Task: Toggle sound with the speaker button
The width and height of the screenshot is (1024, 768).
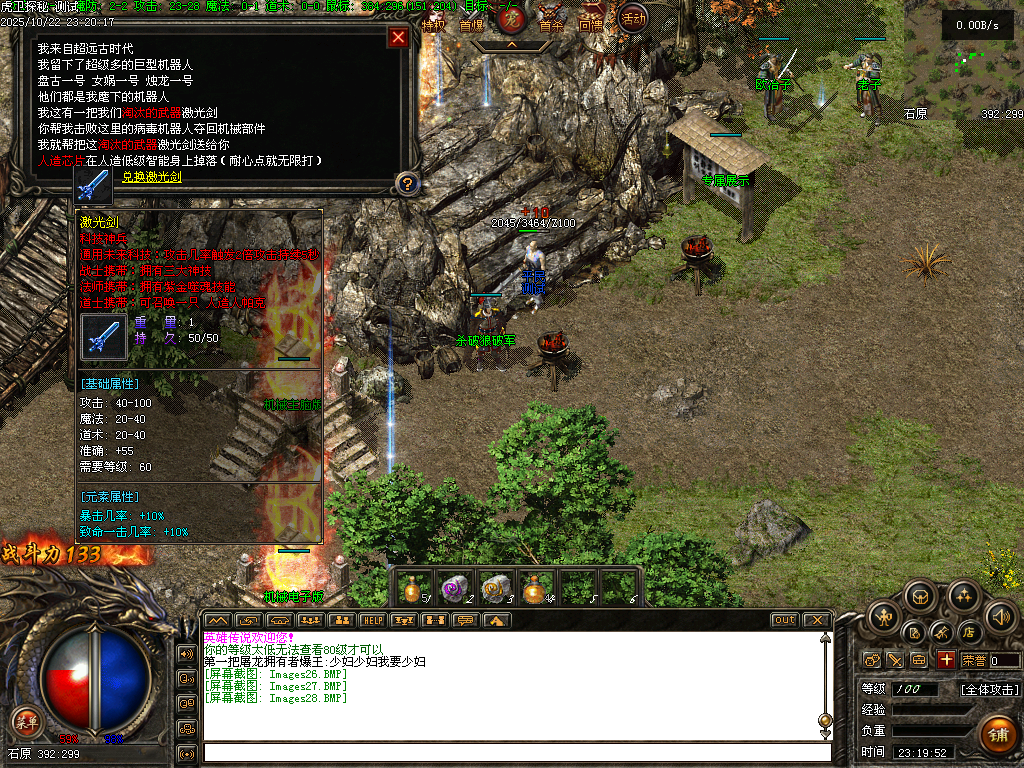Action: (1001, 616)
